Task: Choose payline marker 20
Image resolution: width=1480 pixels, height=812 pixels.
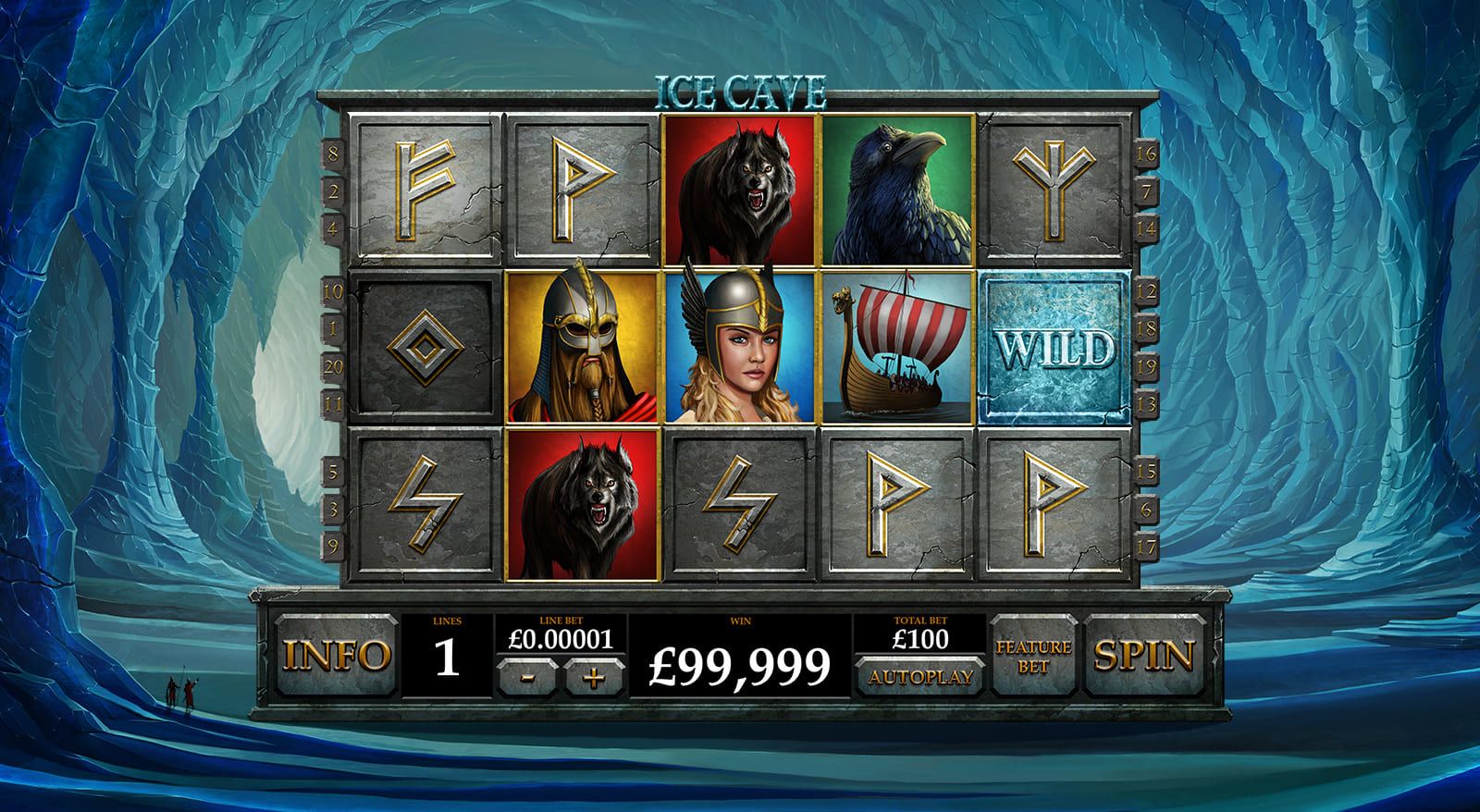Action: pyautogui.click(x=332, y=365)
